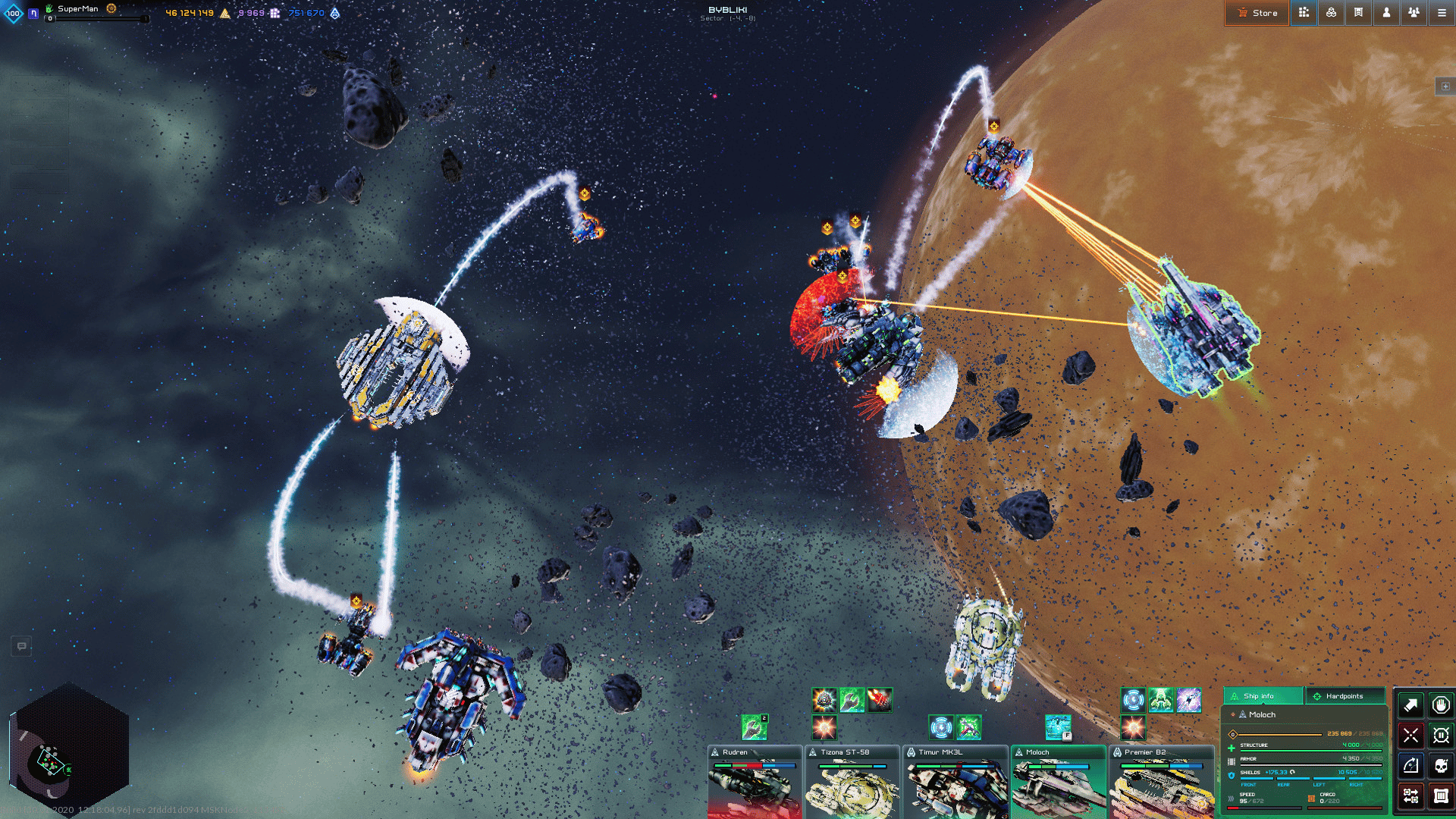Open the Store
Screen dimensions: 1456x819
(1257, 13)
